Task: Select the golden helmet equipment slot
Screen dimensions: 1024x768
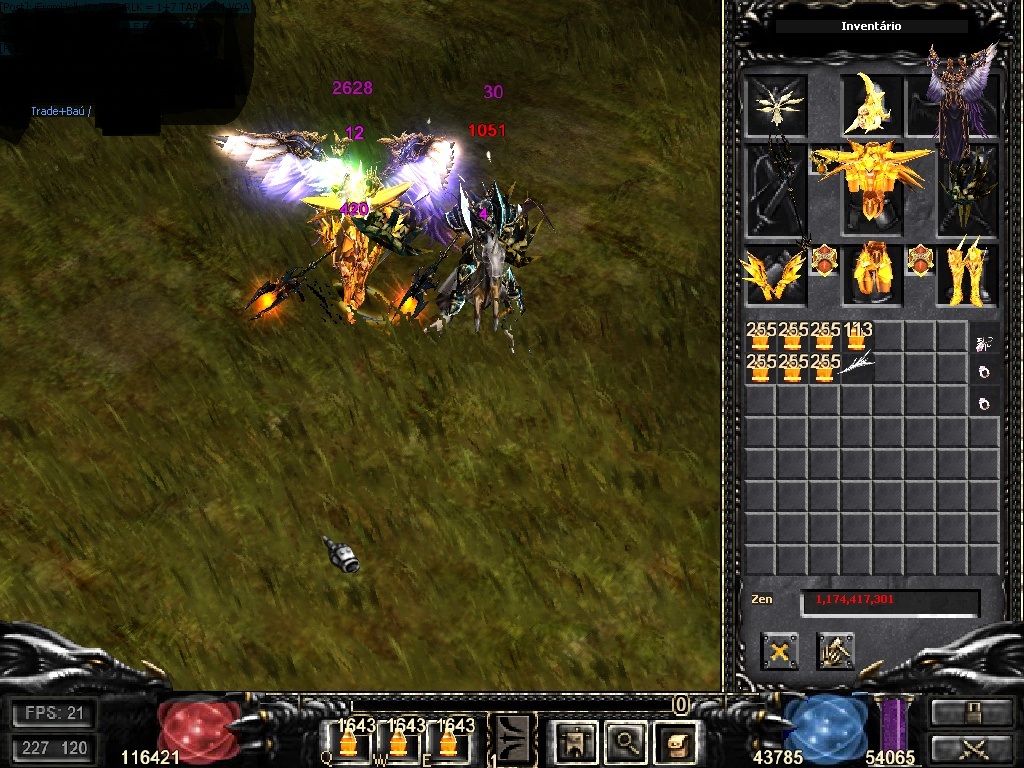Action: [x=871, y=105]
